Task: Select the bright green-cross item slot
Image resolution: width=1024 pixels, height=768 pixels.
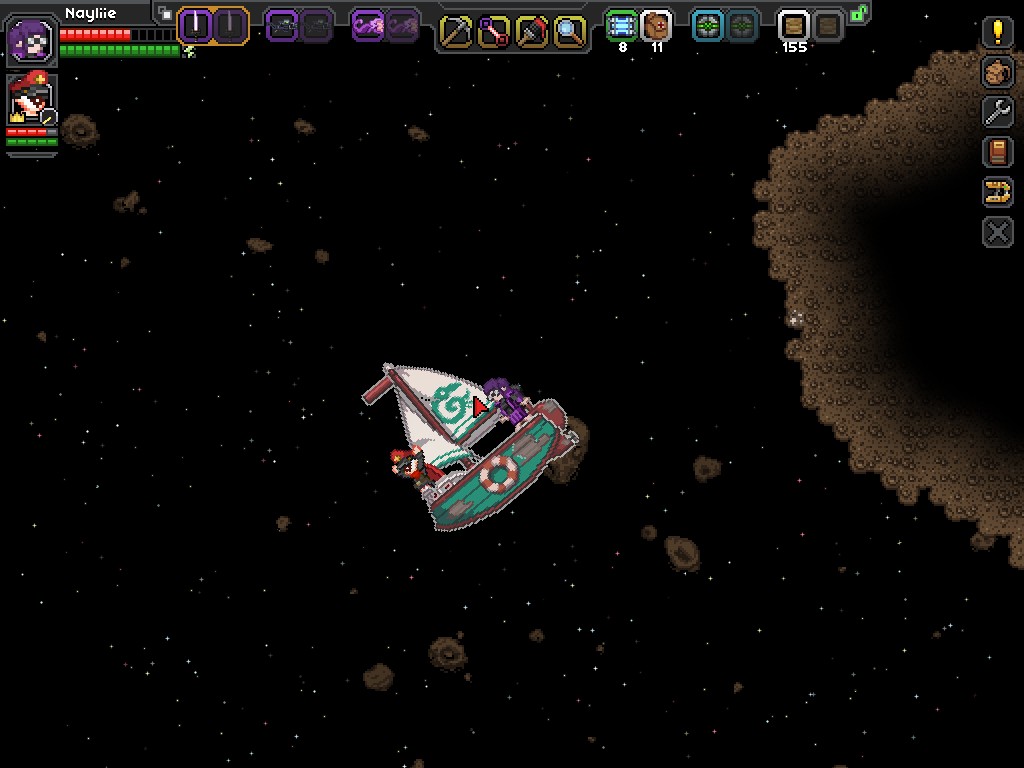Action: (708, 26)
